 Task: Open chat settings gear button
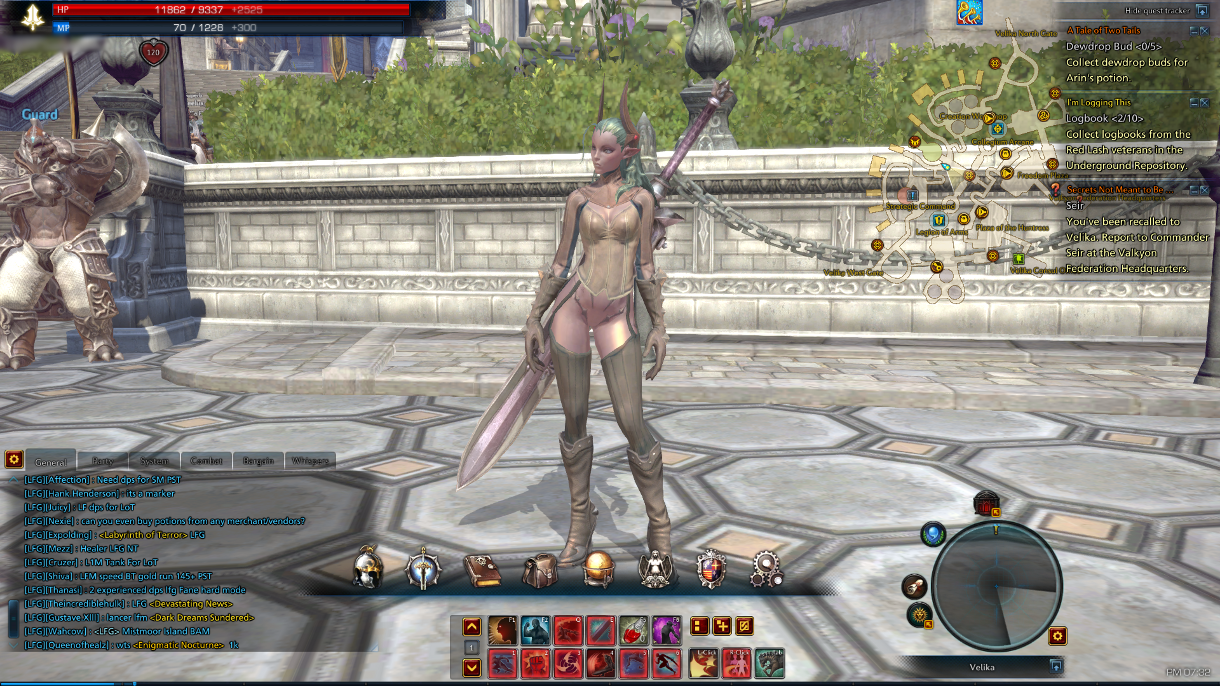click(14, 459)
